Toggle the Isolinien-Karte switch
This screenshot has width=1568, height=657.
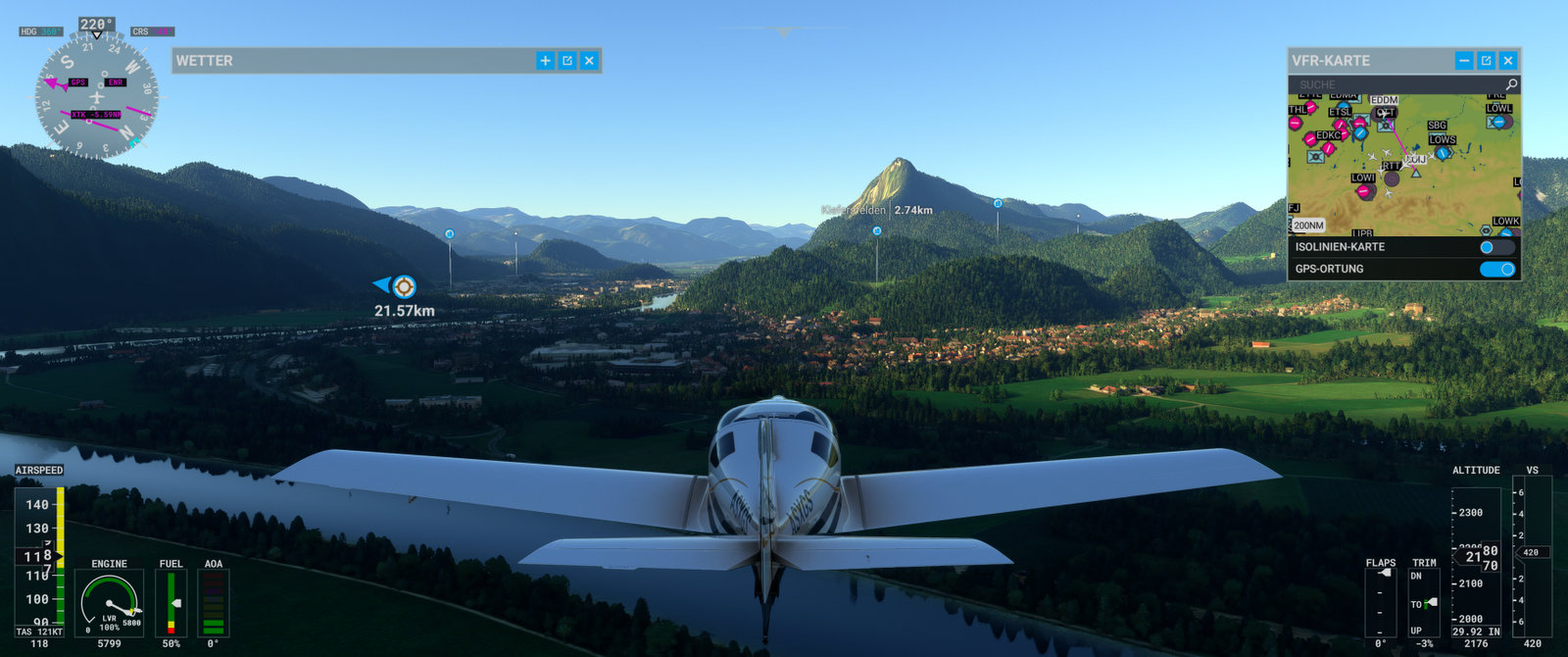click(x=1496, y=247)
